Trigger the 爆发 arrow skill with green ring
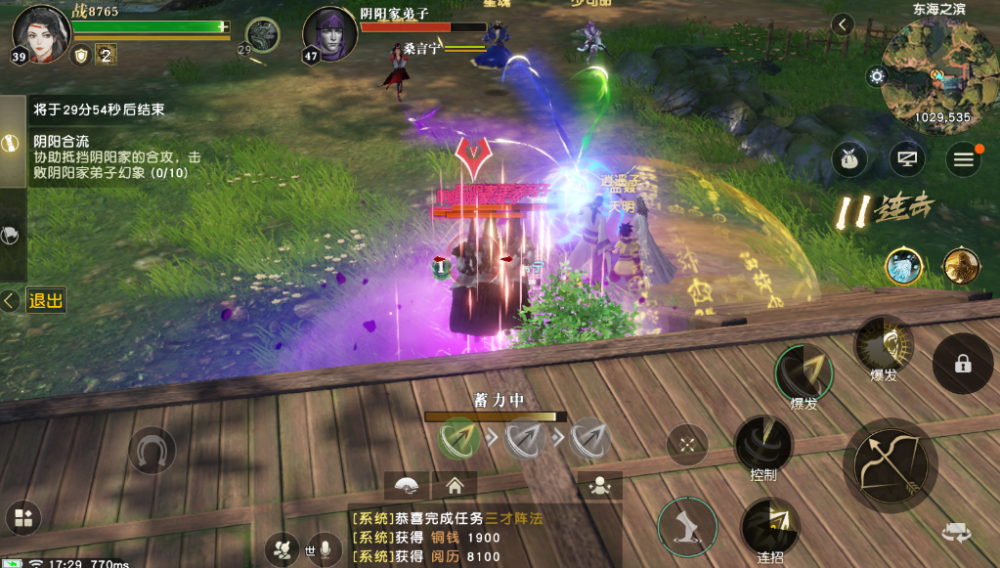The width and height of the screenshot is (1000, 568). 804,373
